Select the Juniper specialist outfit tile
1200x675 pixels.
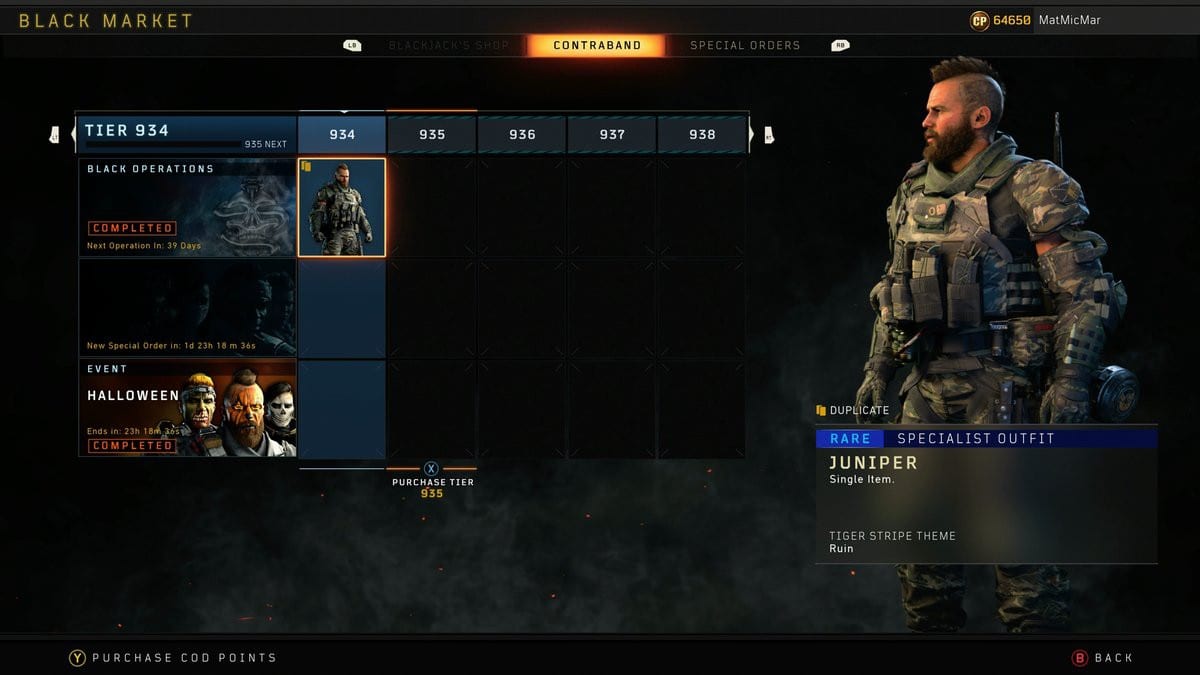point(342,208)
